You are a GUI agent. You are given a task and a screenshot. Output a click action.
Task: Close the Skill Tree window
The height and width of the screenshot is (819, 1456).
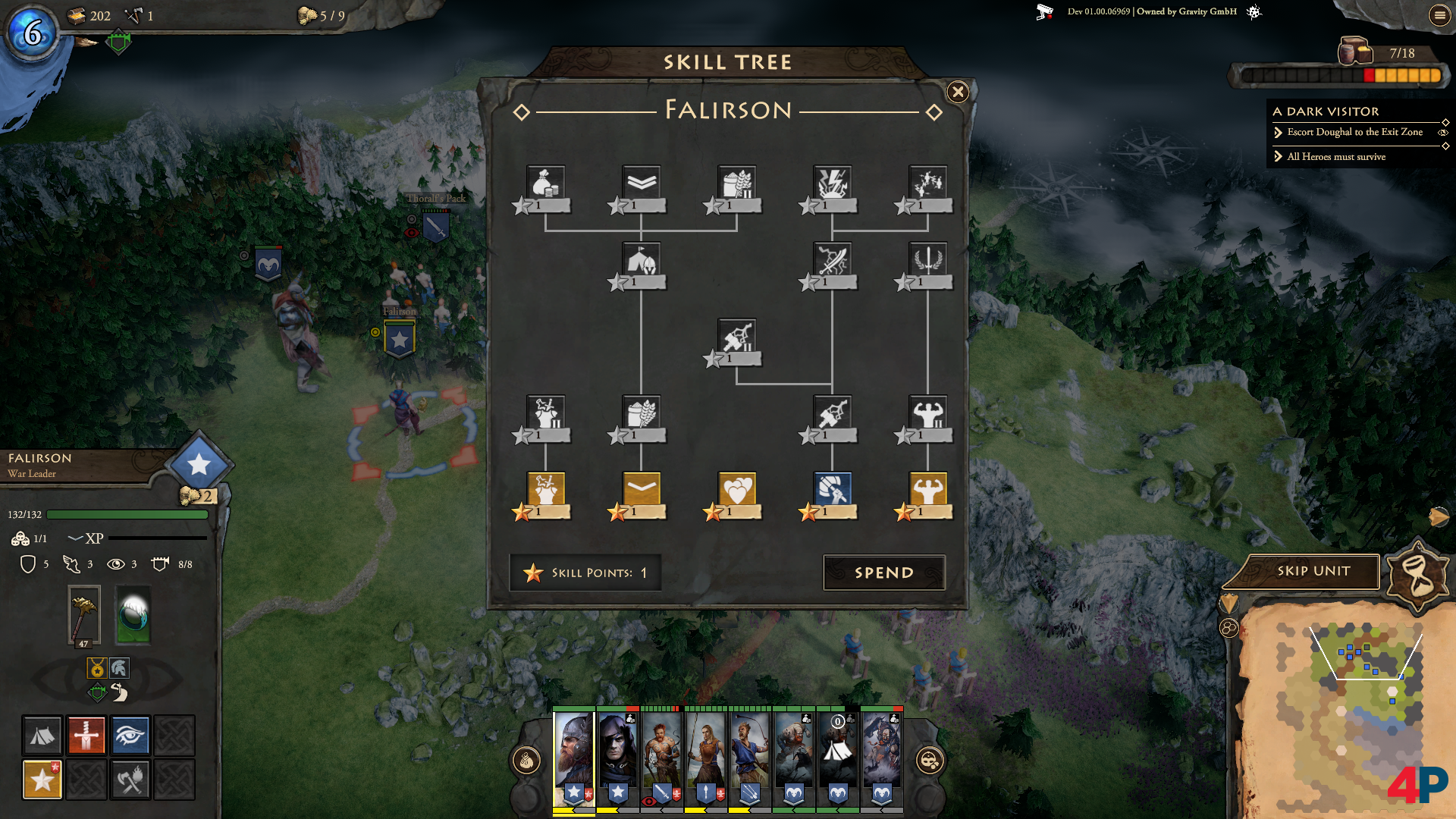point(958,93)
